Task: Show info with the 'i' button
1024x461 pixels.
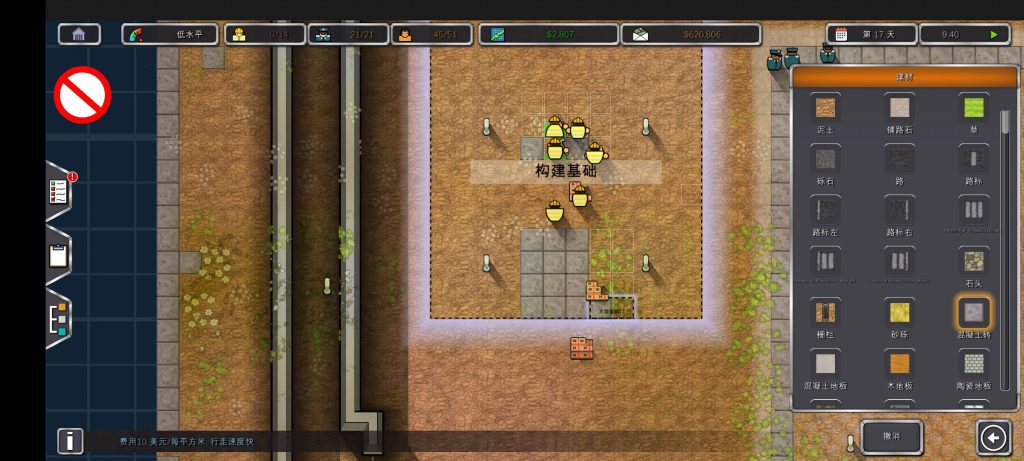Action: point(70,440)
